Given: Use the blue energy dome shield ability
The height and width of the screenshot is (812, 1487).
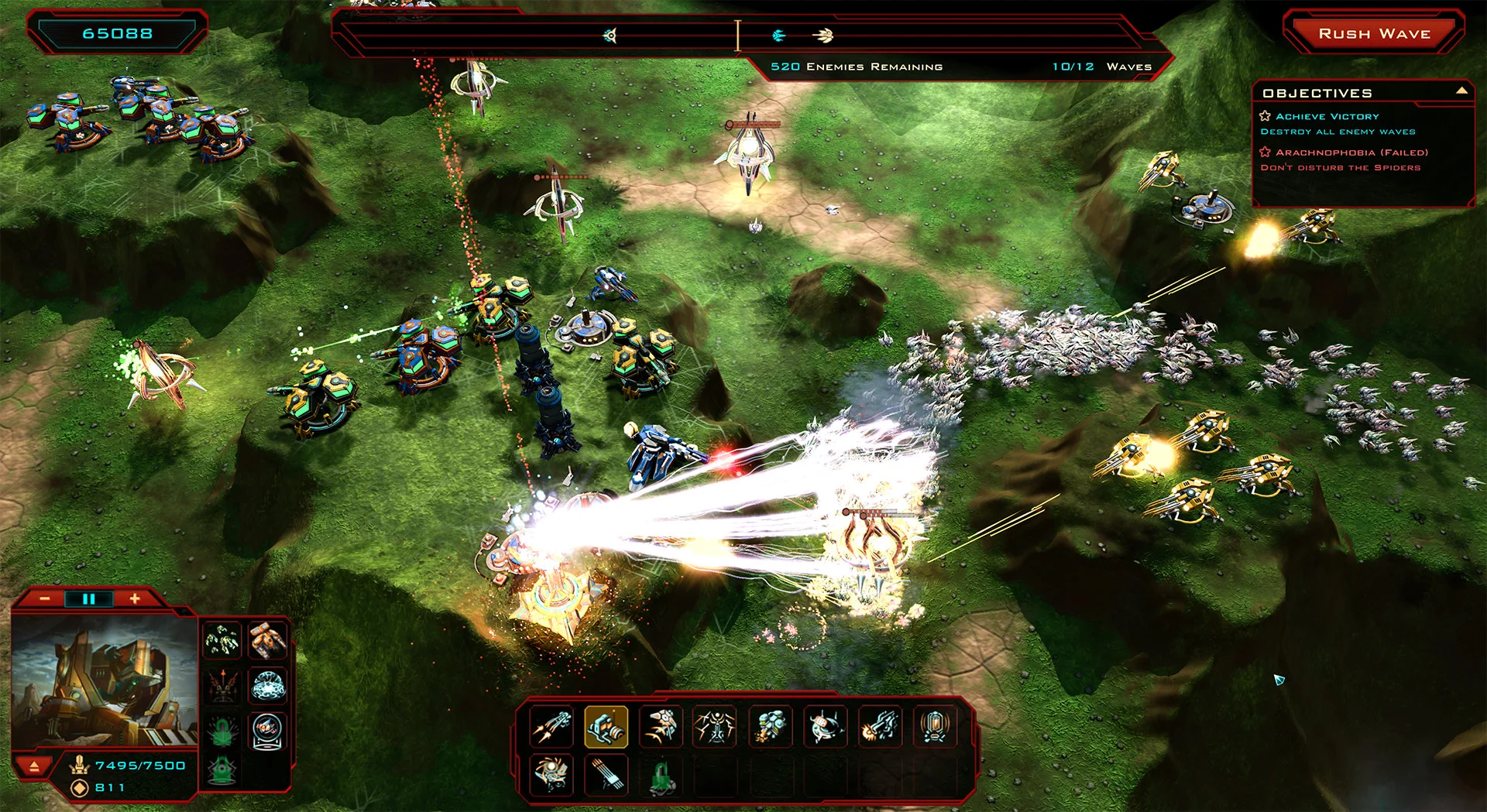Looking at the screenshot, I should coord(268,686).
